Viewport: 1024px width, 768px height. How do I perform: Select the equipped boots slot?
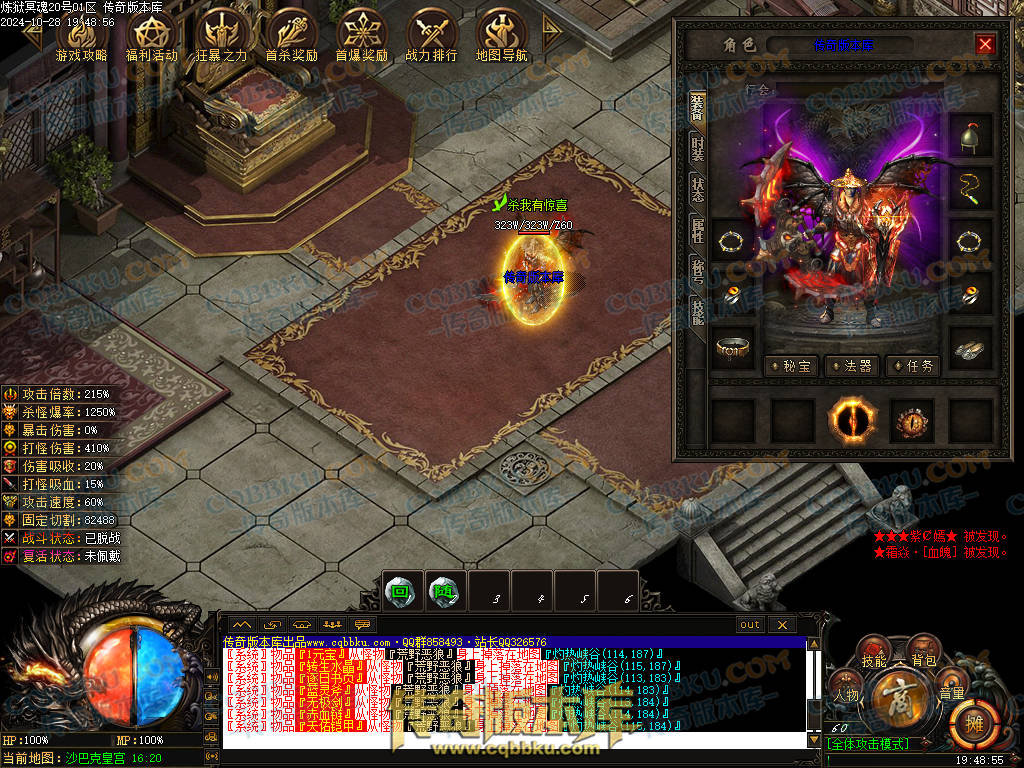coord(969,347)
